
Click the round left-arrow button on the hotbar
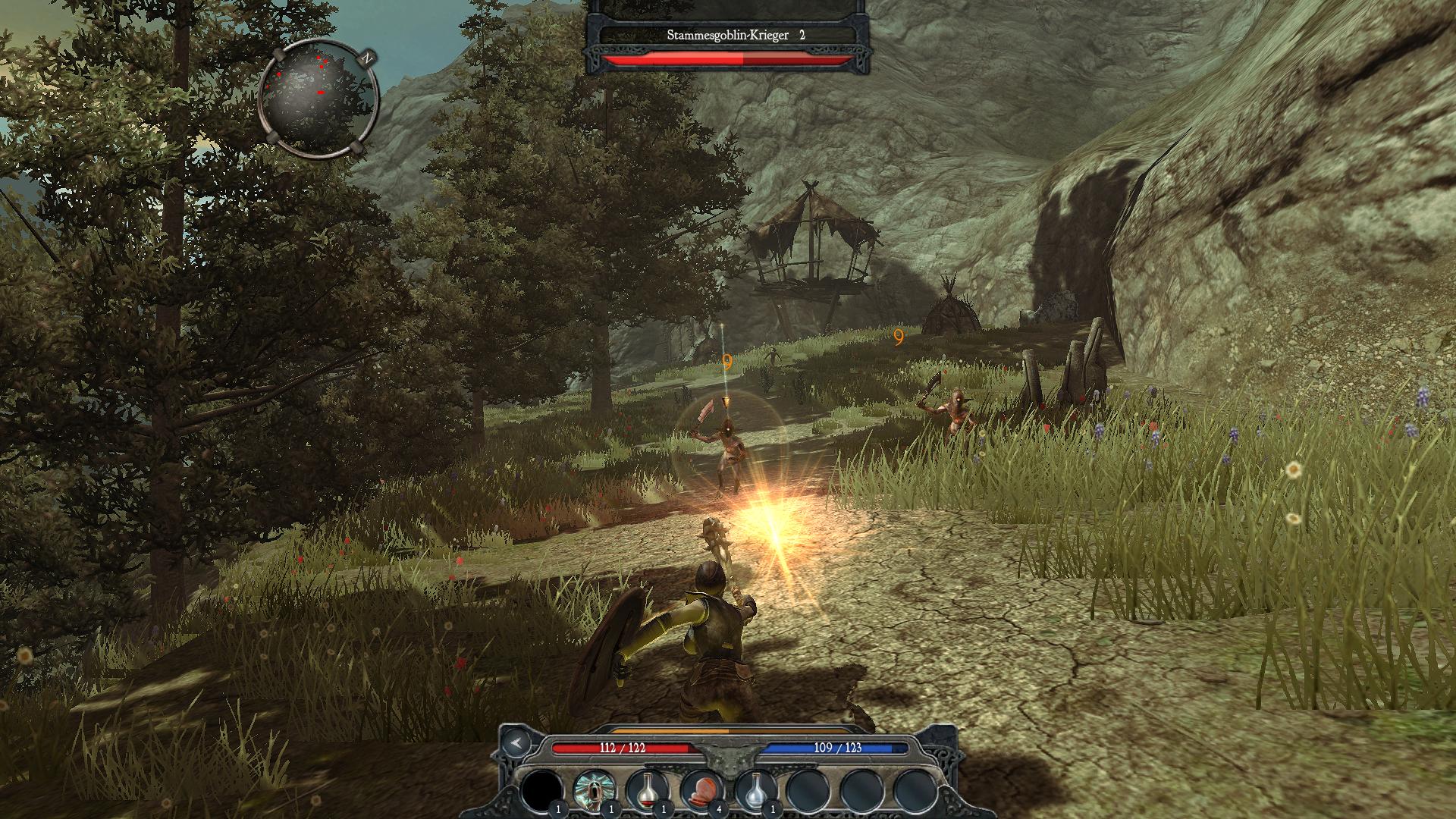(516, 742)
